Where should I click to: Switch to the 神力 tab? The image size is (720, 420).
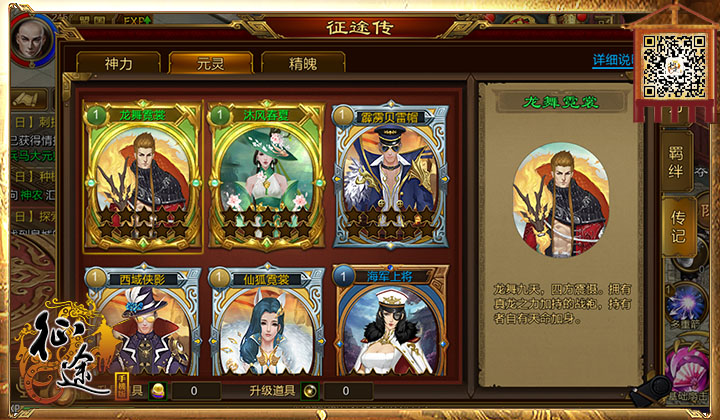tap(118, 62)
